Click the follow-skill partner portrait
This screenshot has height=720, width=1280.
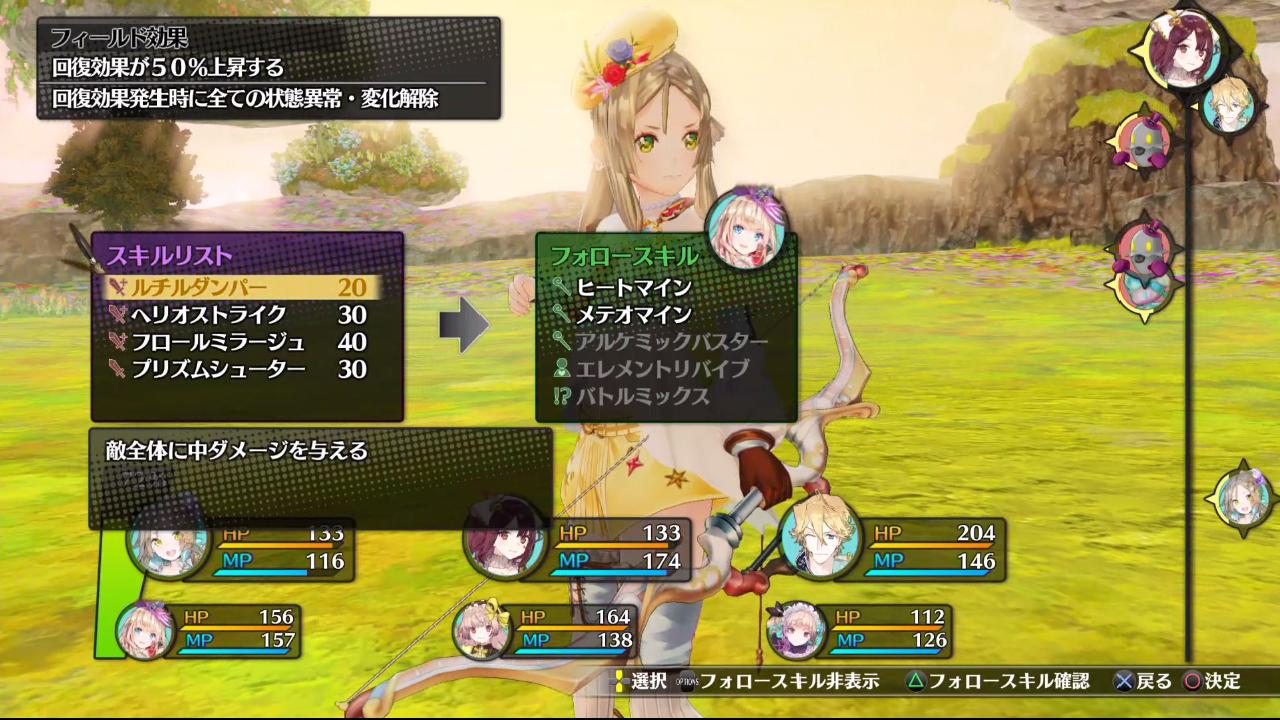click(746, 227)
